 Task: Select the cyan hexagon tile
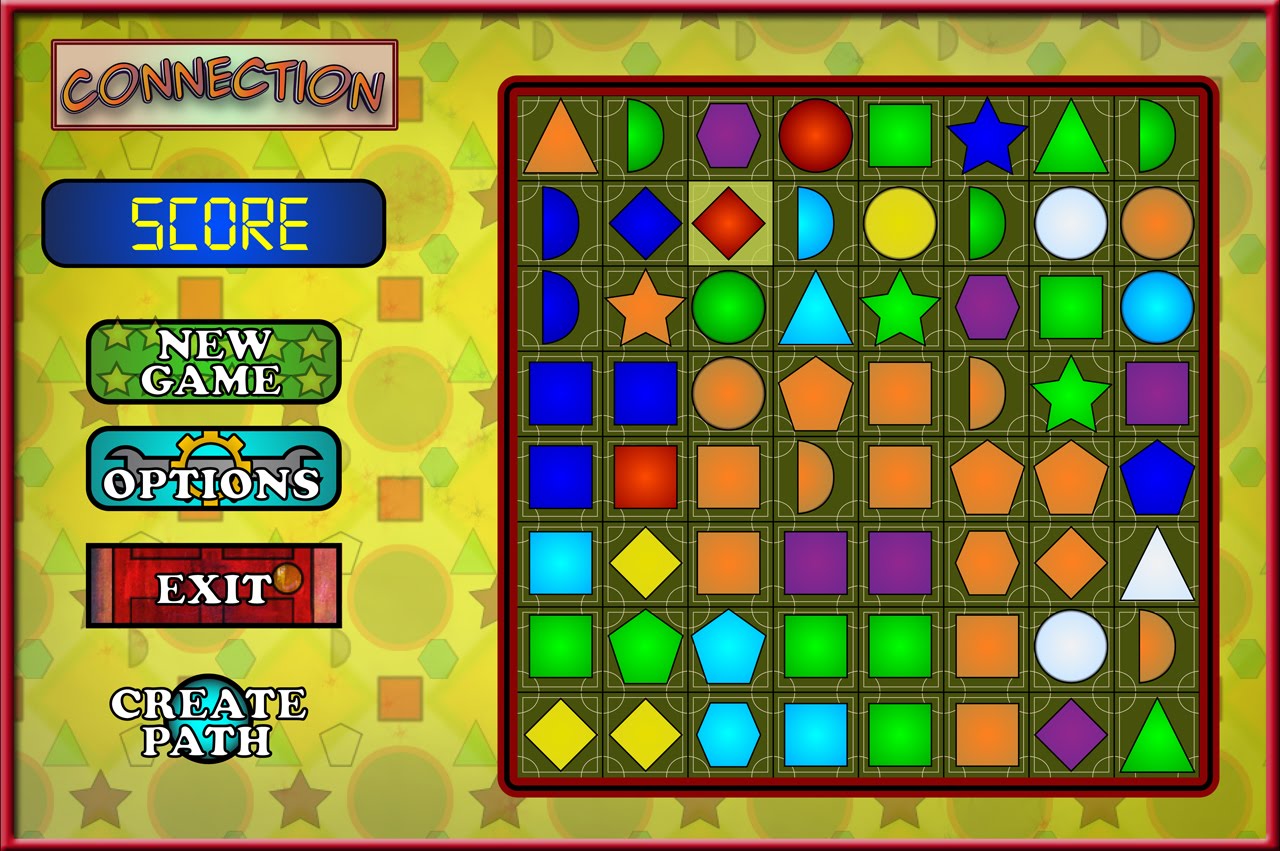pyautogui.click(x=729, y=734)
